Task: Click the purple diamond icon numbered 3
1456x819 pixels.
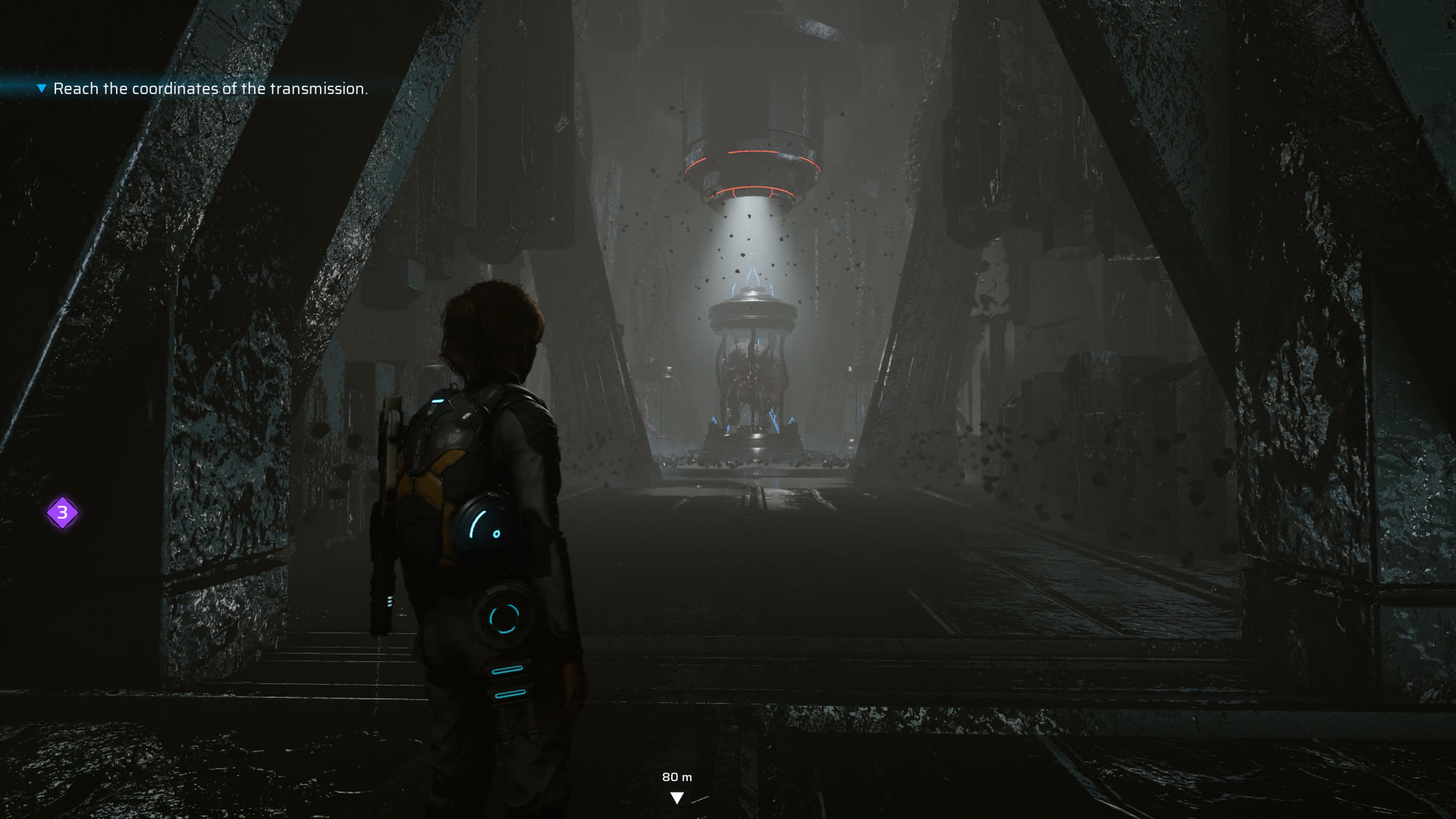Action: point(62,513)
